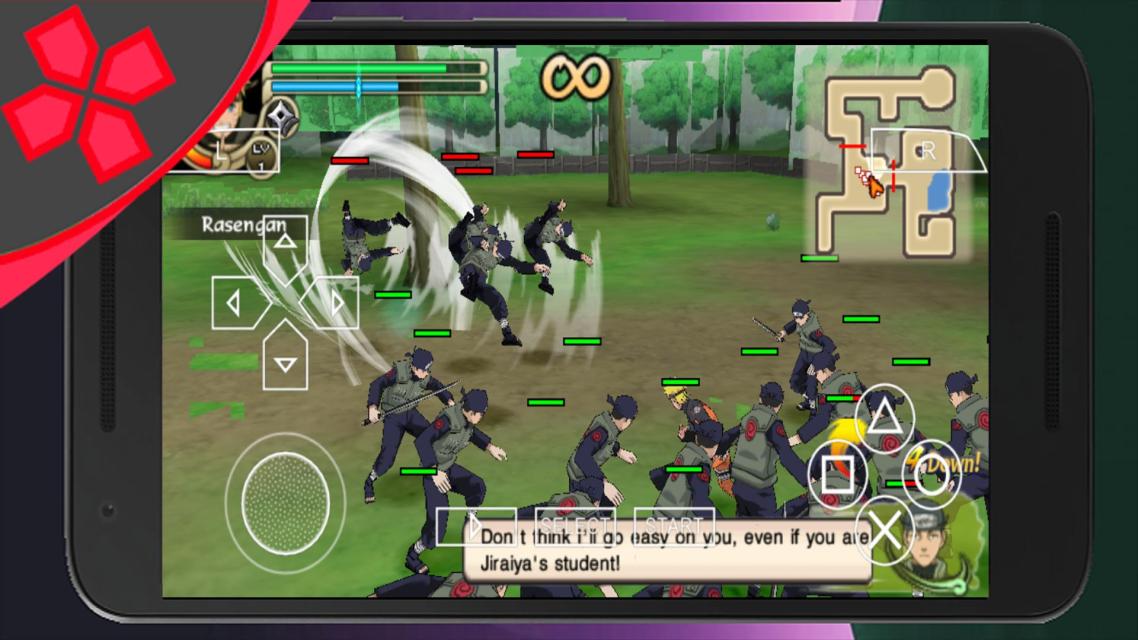Click the red PPSSPP logo
The height and width of the screenshot is (640, 1138).
tap(88, 95)
